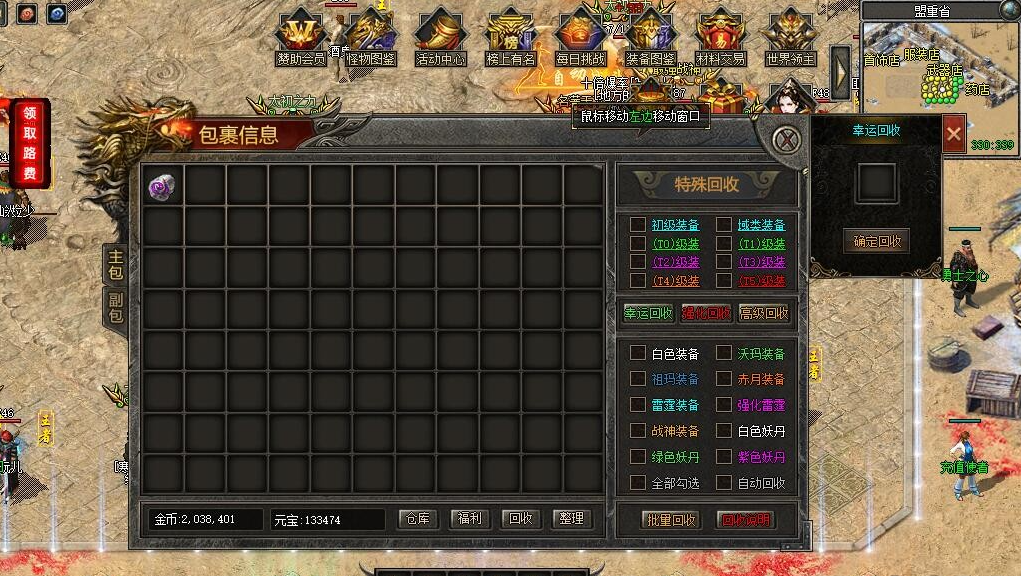This screenshot has width=1021, height=576.
Task: Choose the 强化回收 option
Action: [706, 313]
